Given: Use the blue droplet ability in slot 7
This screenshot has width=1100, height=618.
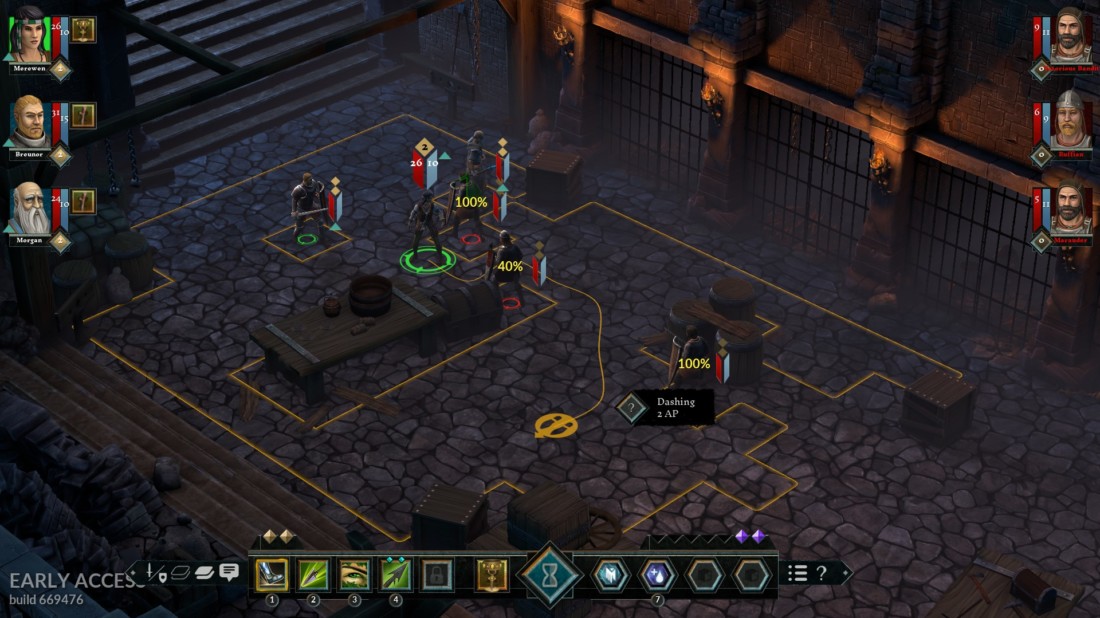Looking at the screenshot, I should pyautogui.click(x=657, y=575).
